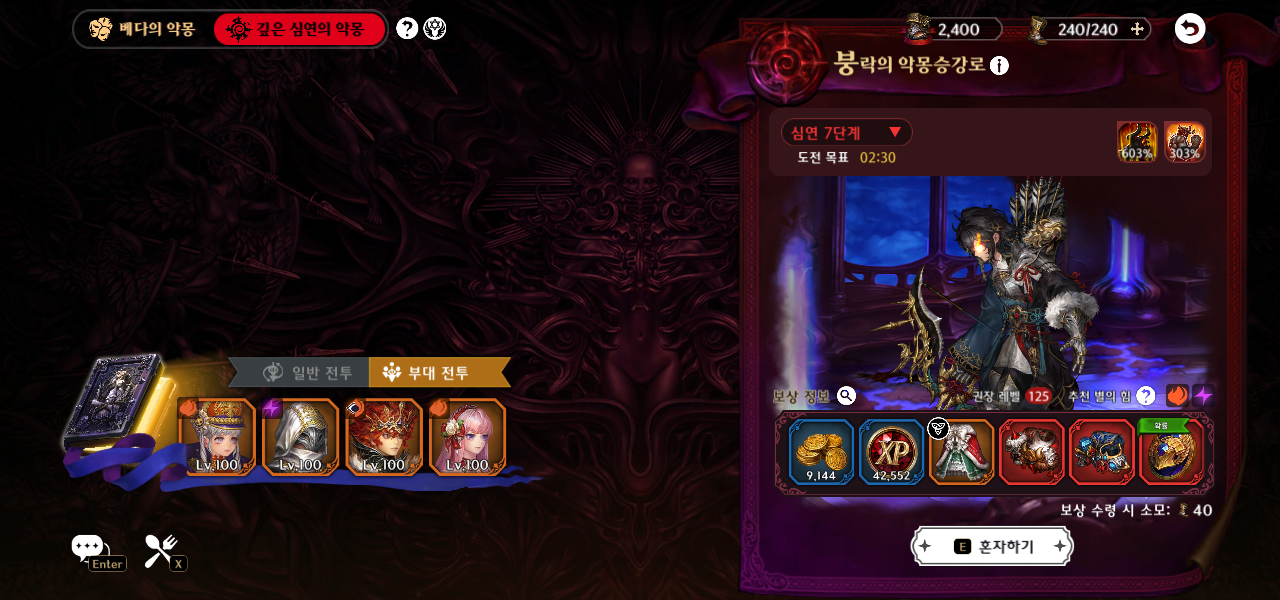Inspect the blue armored chest reward
The image size is (1280, 600).
tap(1101, 452)
